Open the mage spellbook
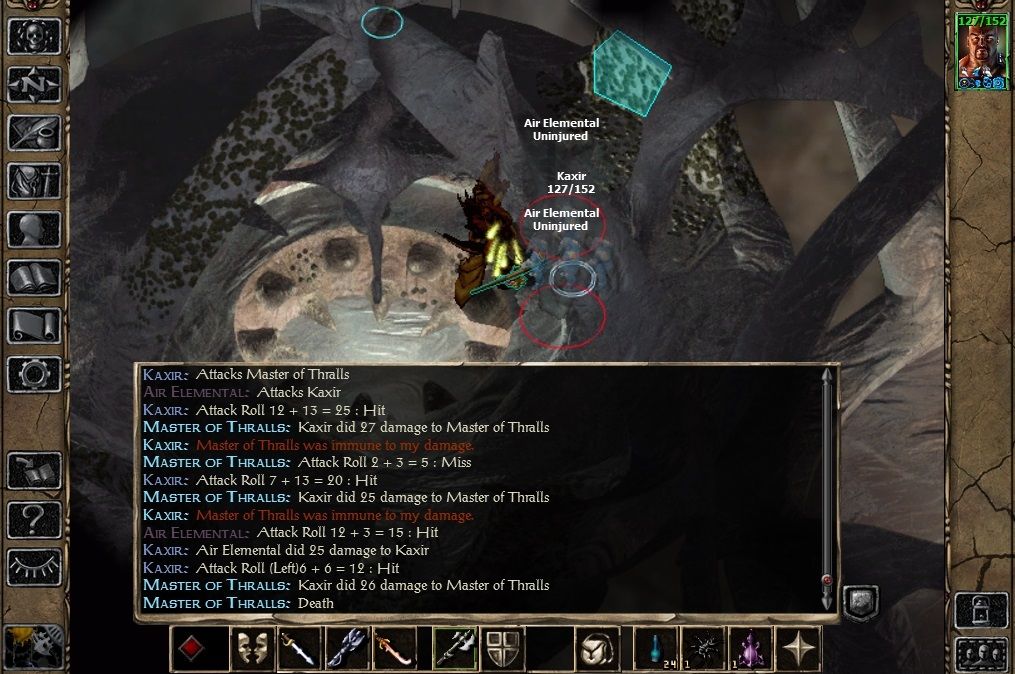Viewport: 1015px width, 674px height. (34, 277)
